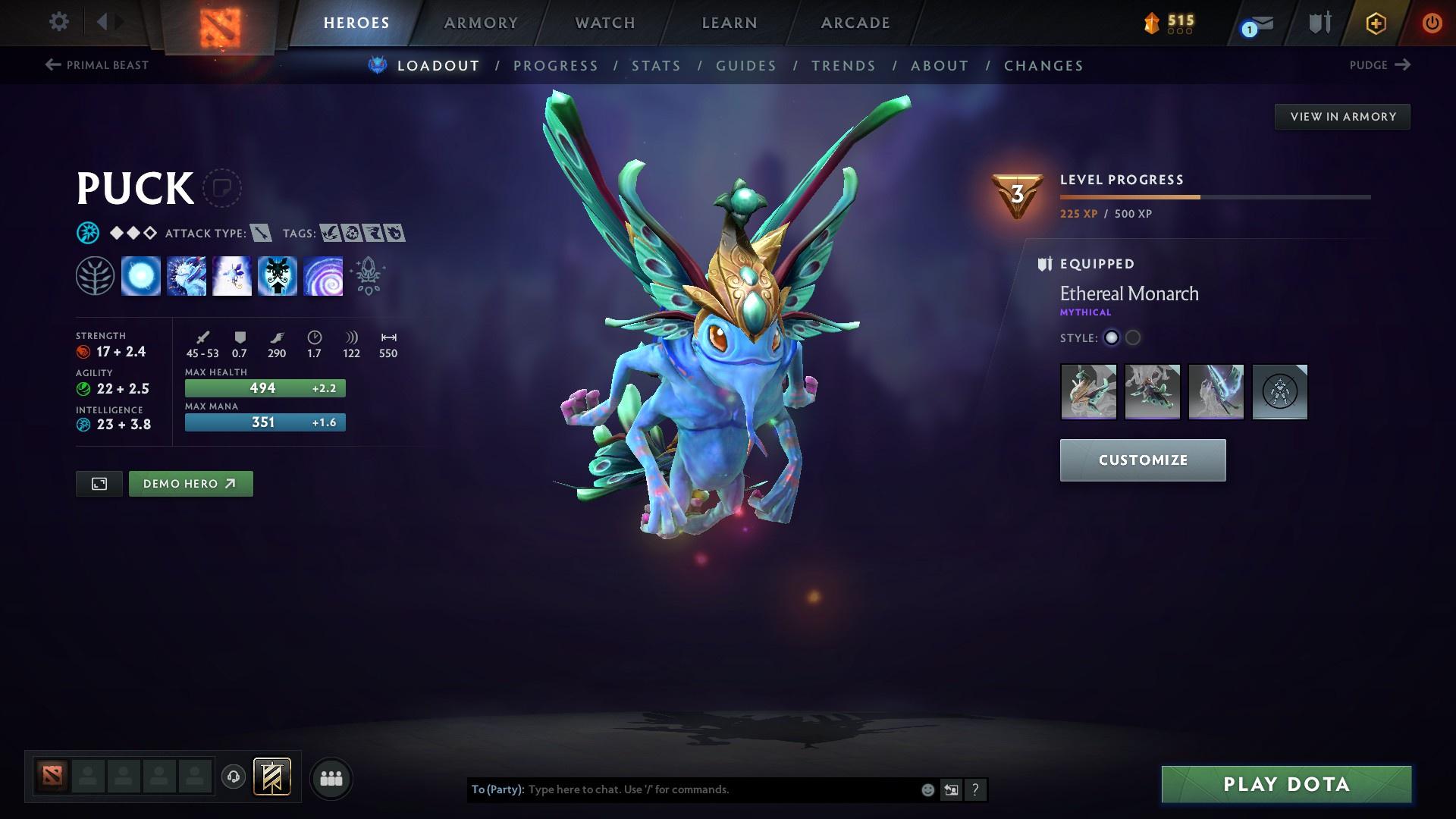Switch to the second Ethereal Monarch style
1456x819 pixels.
[x=1134, y=338]
